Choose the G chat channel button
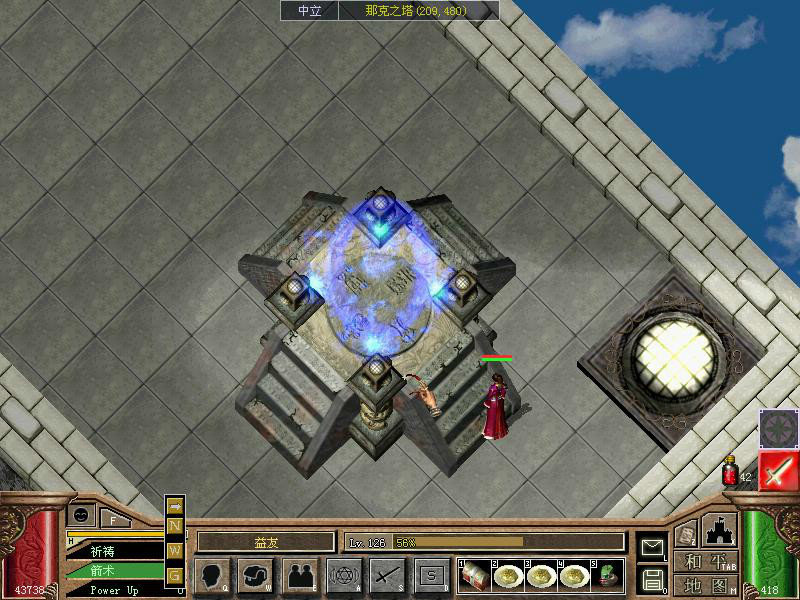This screenshot has width=800, height=600. [x=174, y=574]
